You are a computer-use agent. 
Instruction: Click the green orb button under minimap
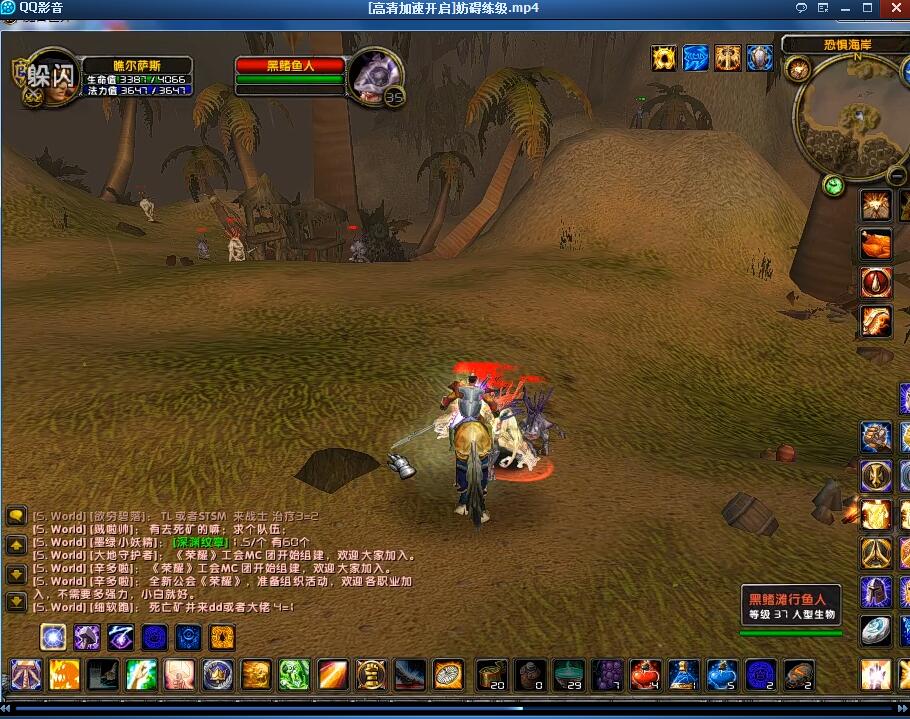[x=833, y=185]
